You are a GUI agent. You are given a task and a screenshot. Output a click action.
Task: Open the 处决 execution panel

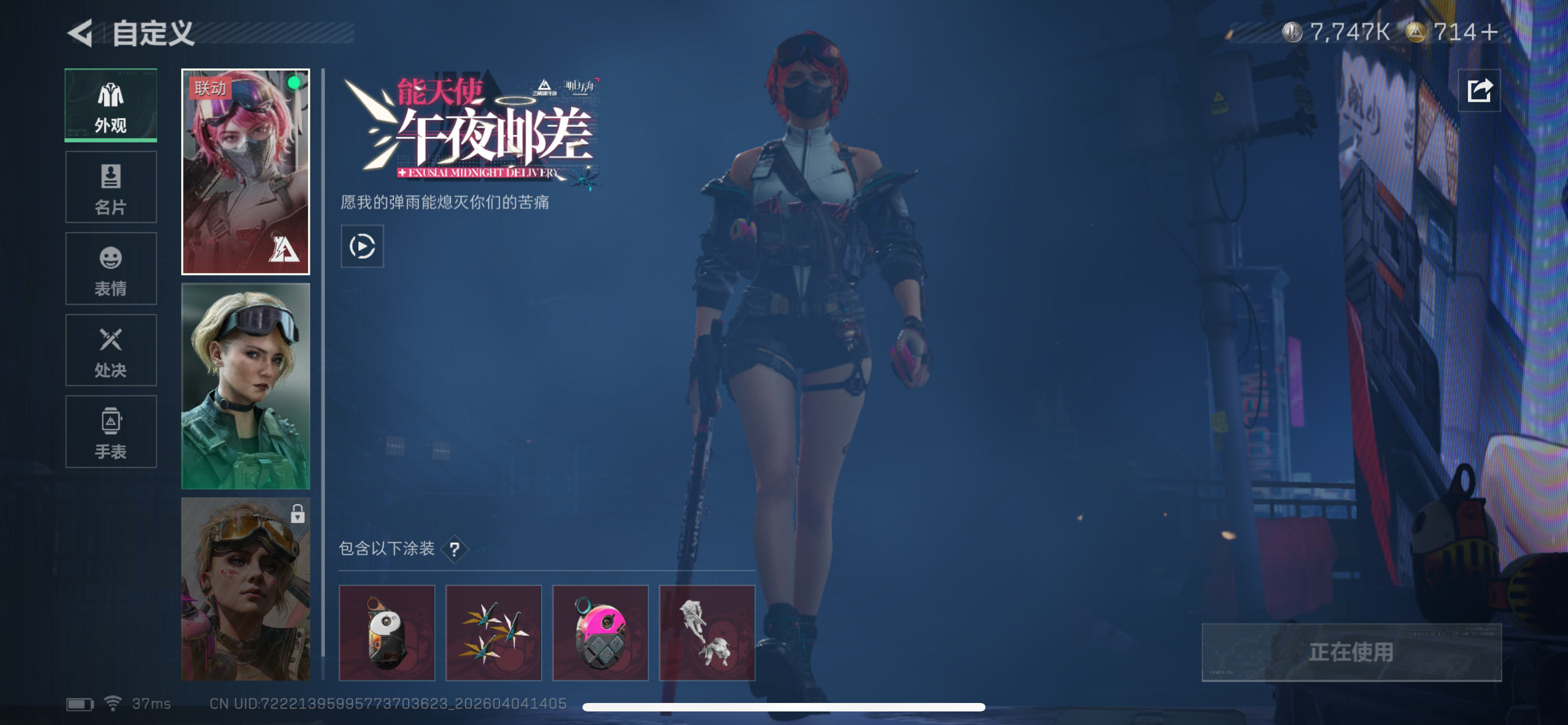[110, 351]
